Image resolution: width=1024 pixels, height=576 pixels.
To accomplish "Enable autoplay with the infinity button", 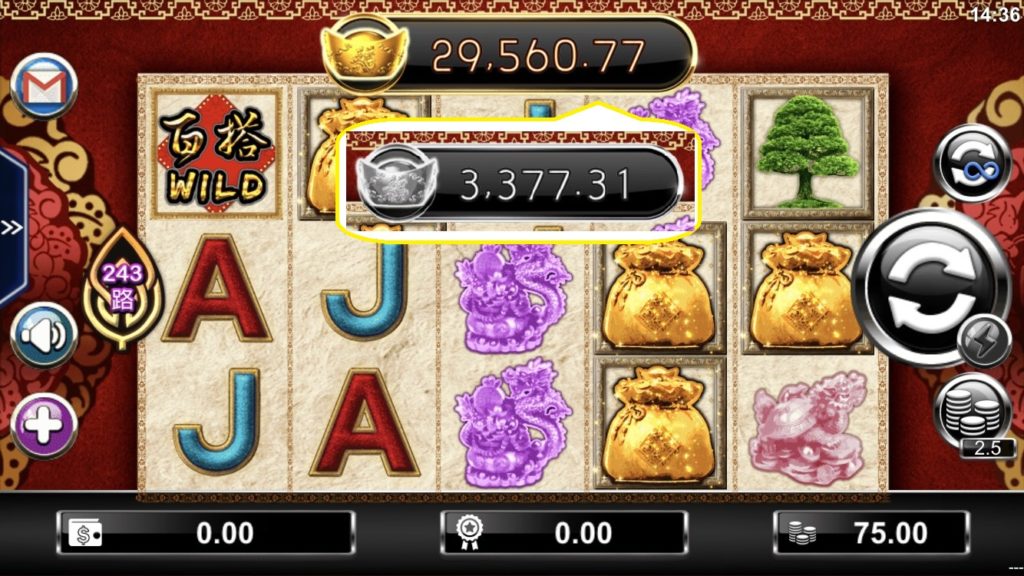I will 971,165.
